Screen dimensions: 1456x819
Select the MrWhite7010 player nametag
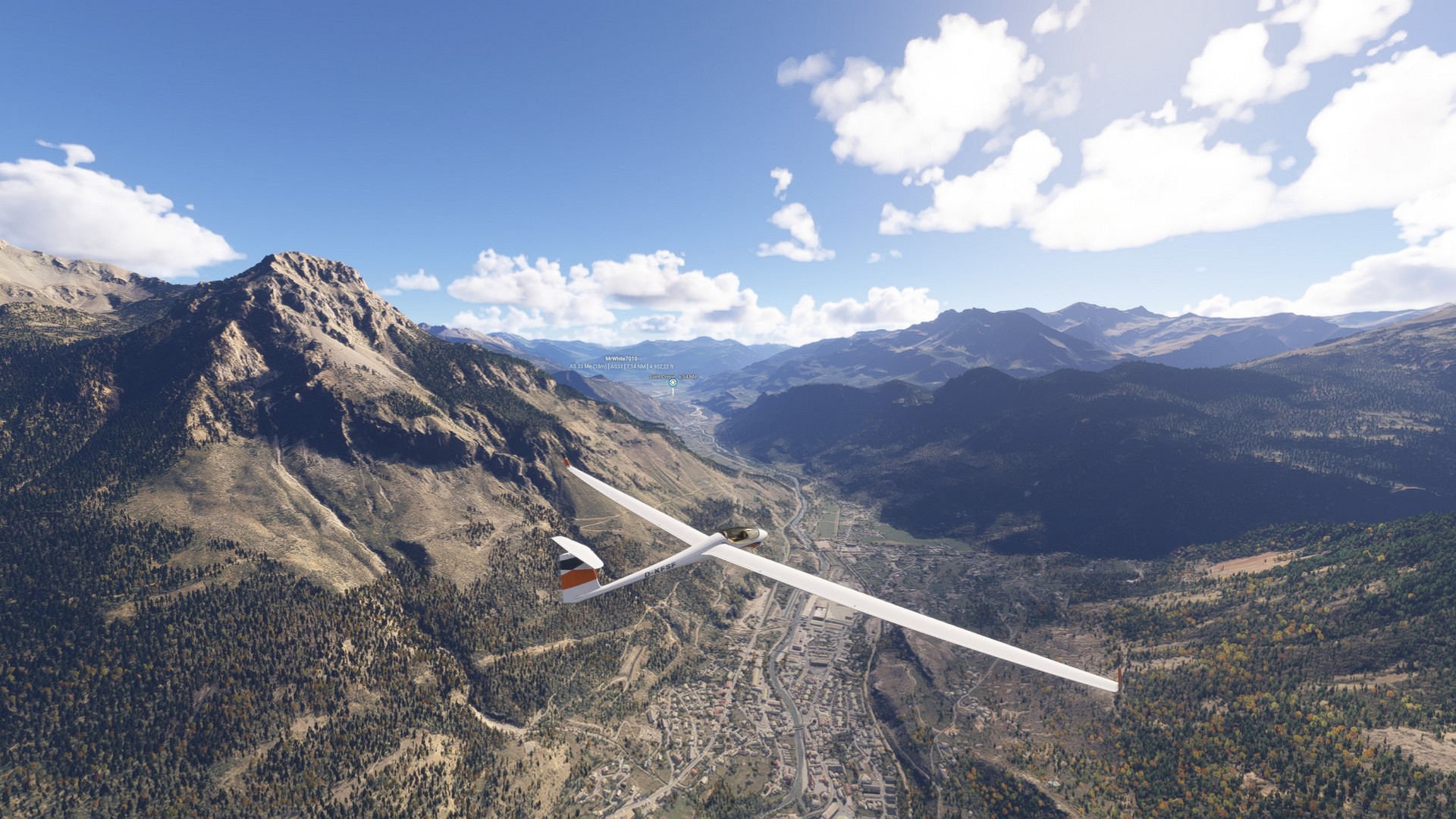pyautogui.click(x=621, y=359)
